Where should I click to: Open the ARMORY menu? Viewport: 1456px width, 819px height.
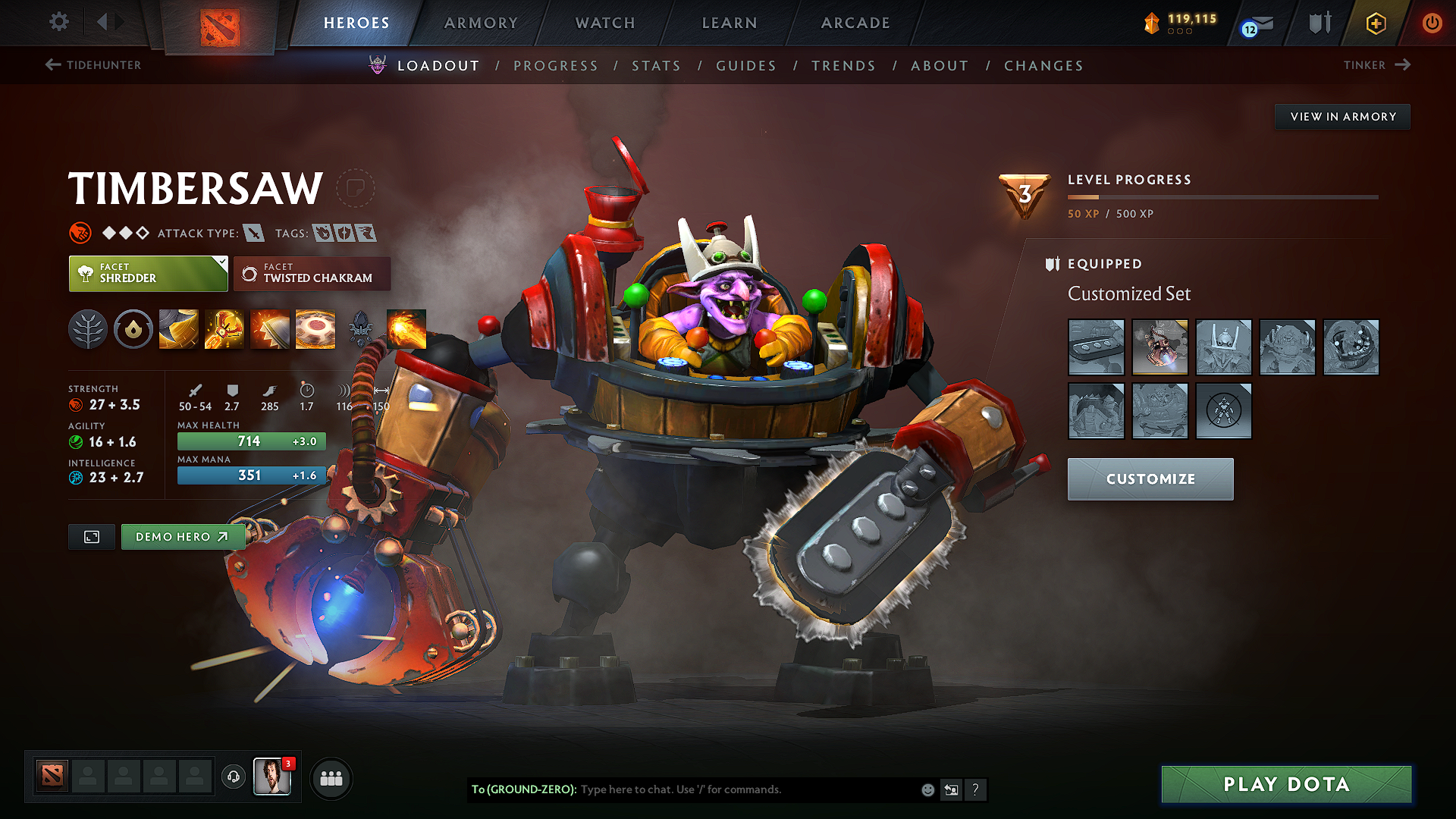[481, 23]
